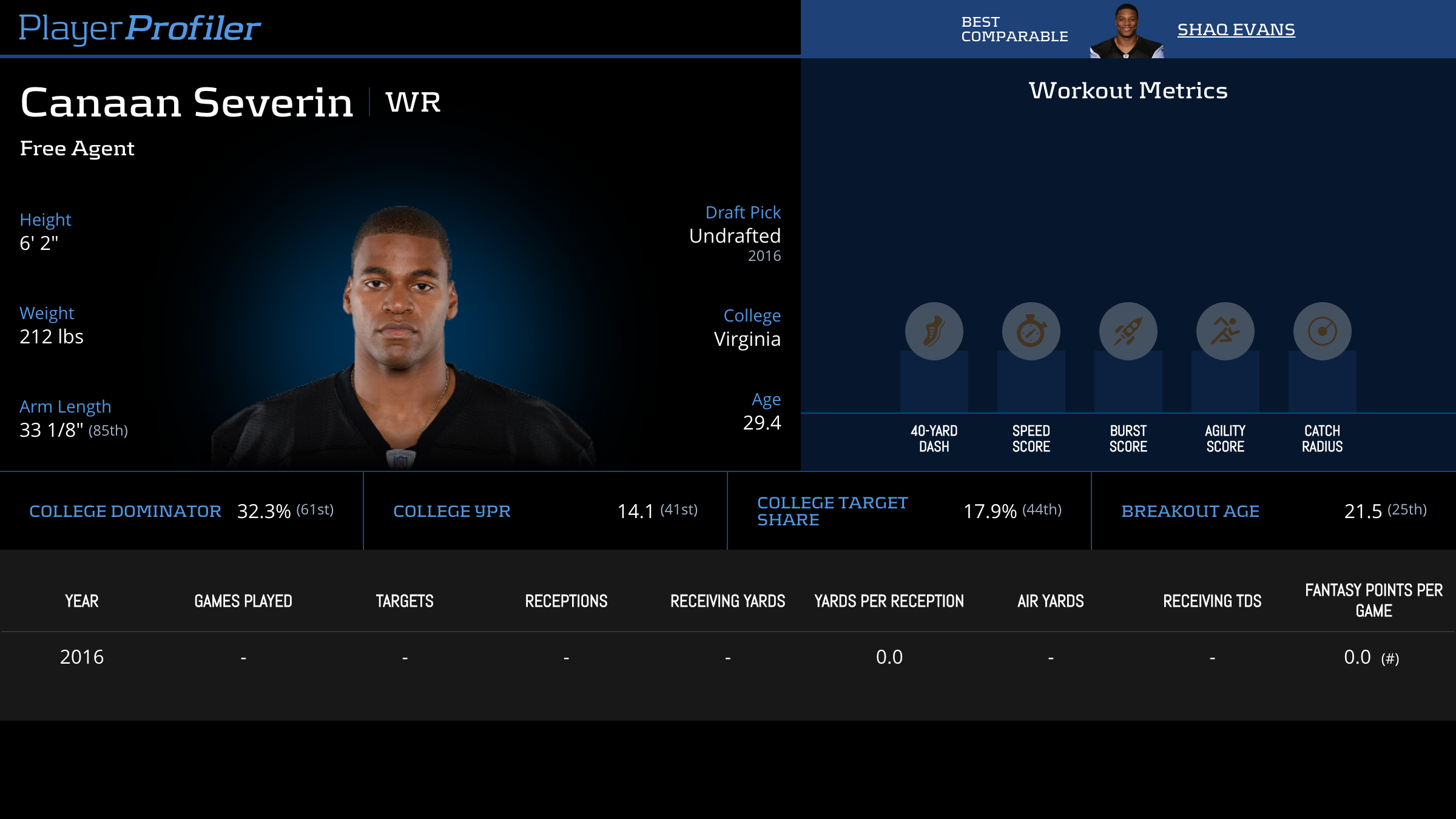Click the College Dominator label
This screenshot has height=819, width=1456.
coord(125,511)
